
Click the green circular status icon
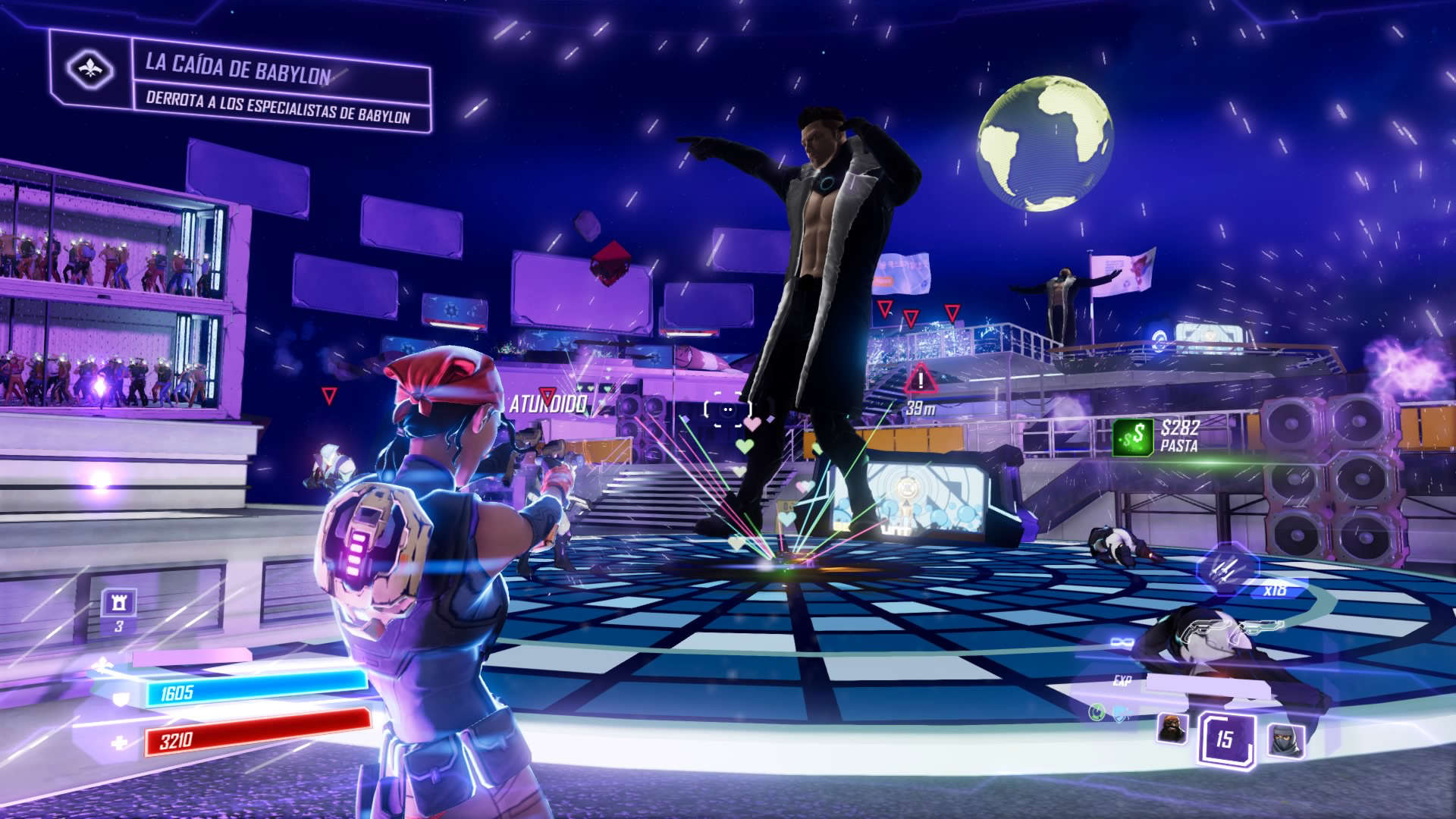coord(1097,711)
